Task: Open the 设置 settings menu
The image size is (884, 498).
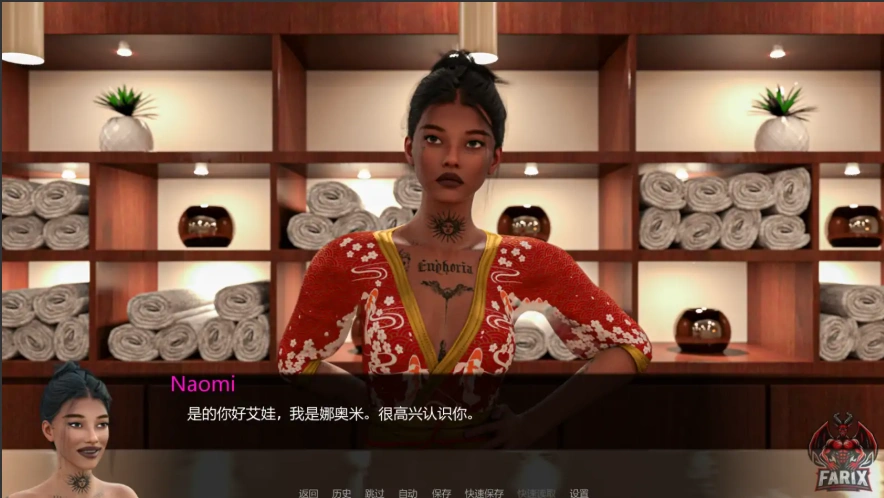Action: tap(579, 492)
